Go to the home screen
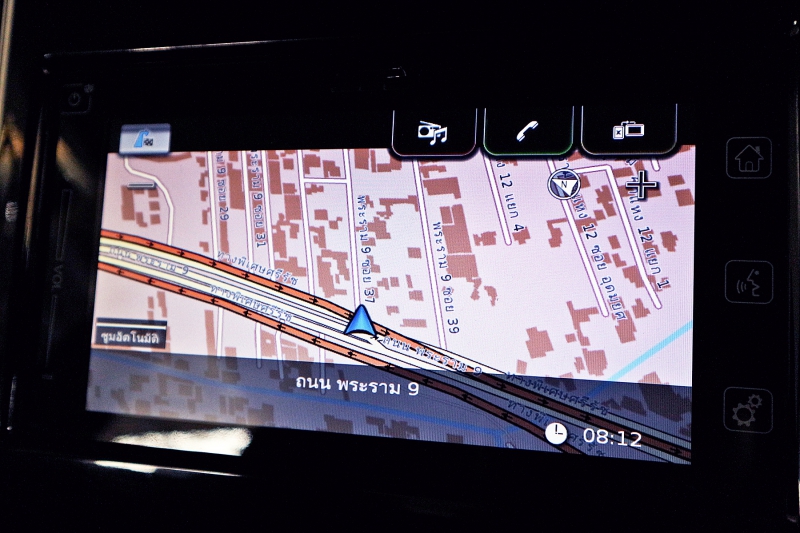 (x=748, y=158)
